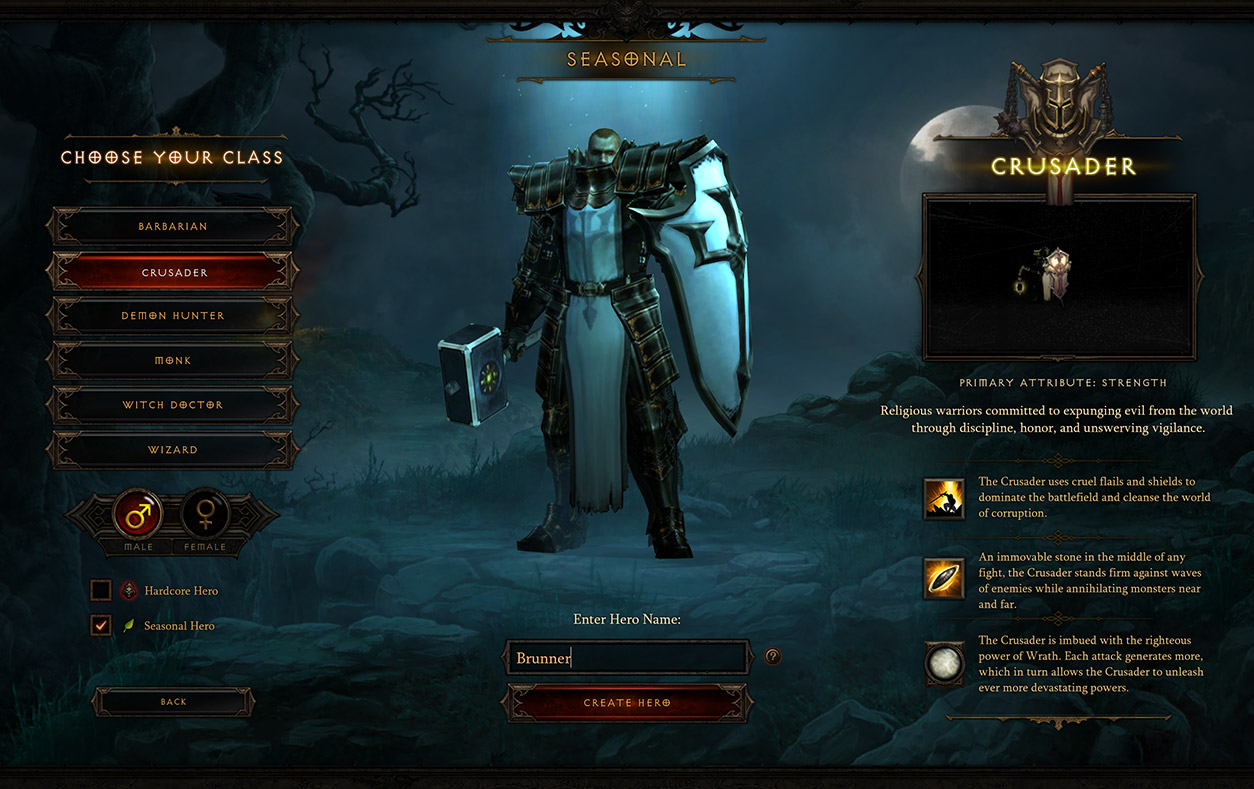Choose the Crusader class button
This screenshot has height=789, width=1254.
pyautogui.click(x=173, y=272)
